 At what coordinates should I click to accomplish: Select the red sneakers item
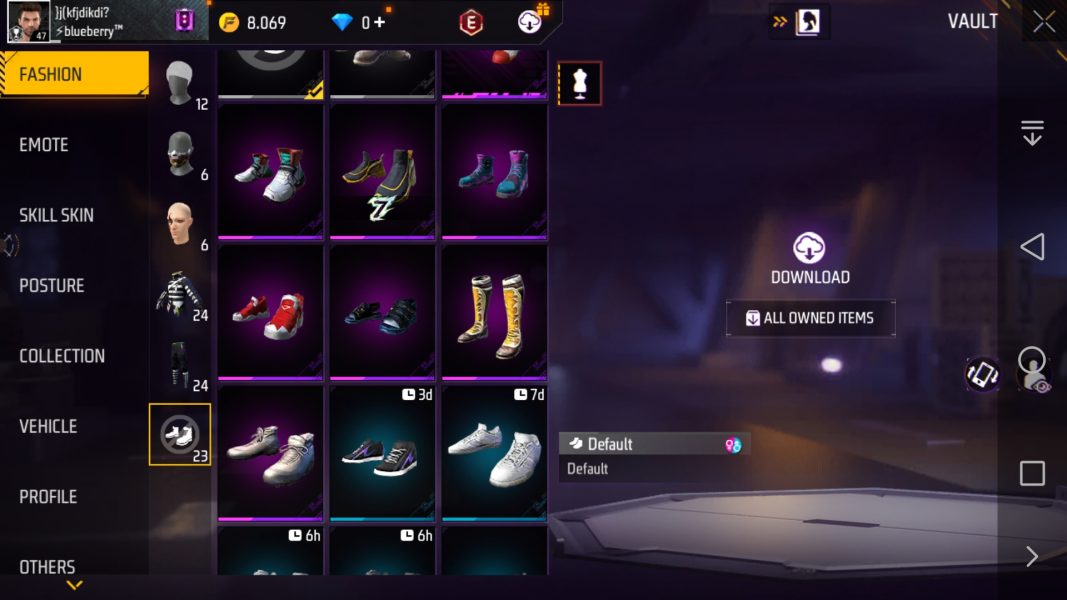tap(270, 311)
